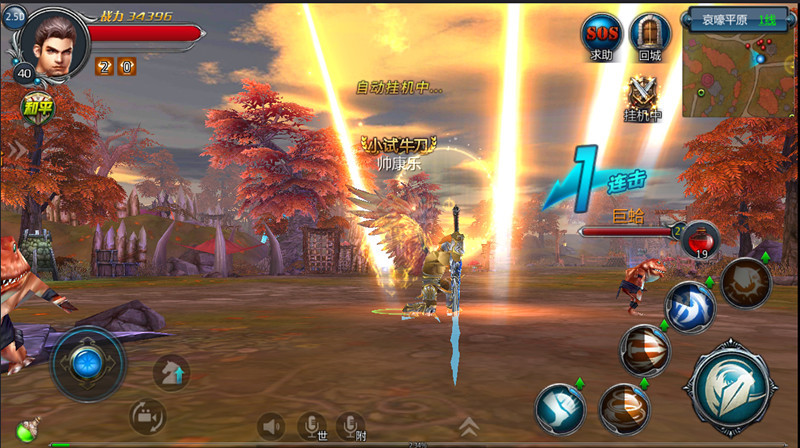Tap the virtual joystick blue orb
The width and height of the screenshot is (800, 448).
coord(88,361)
